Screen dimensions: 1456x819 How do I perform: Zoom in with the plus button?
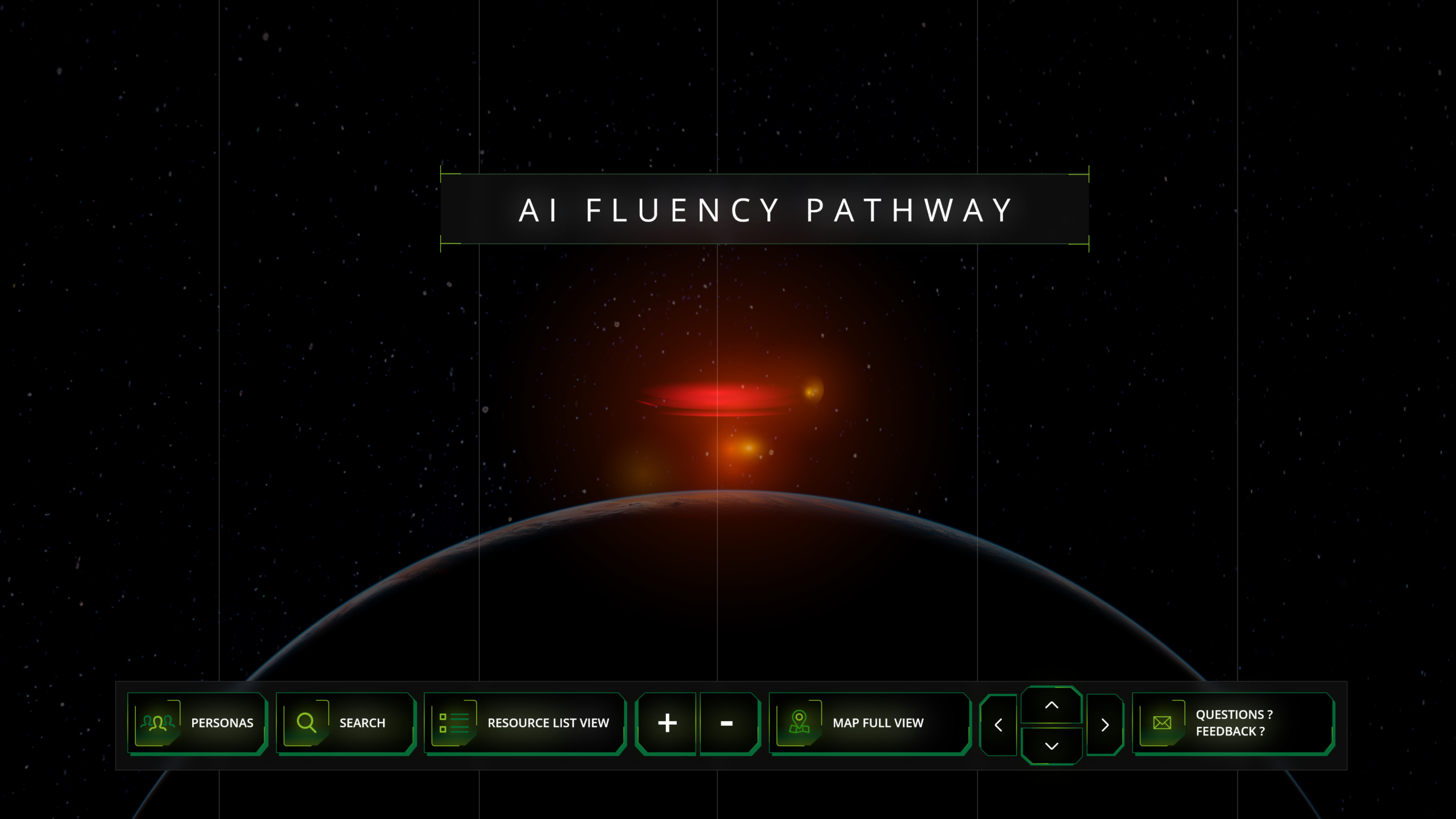tap(667, 723)
